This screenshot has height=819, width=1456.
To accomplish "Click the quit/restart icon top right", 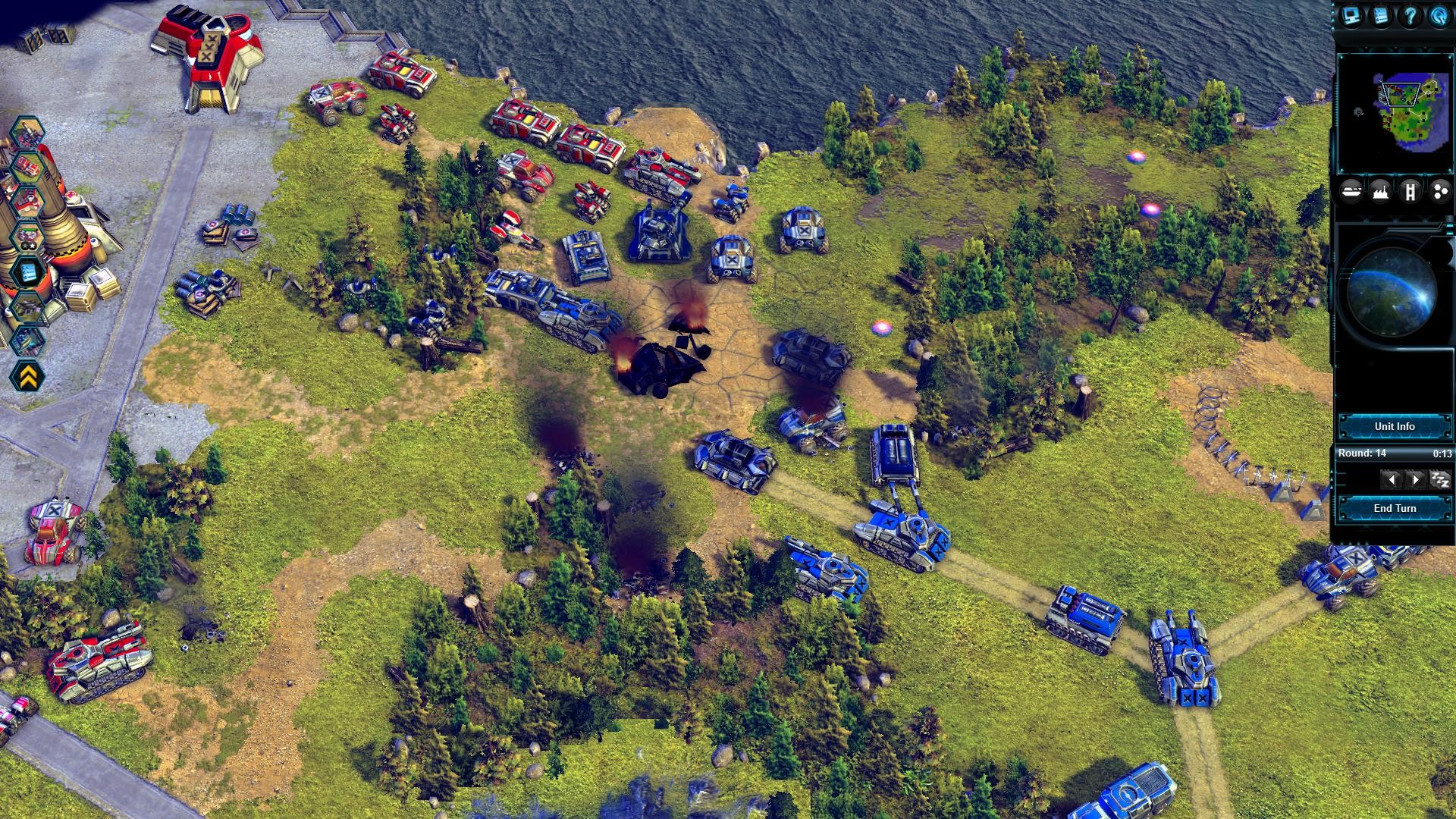I will coord(1440,16).
